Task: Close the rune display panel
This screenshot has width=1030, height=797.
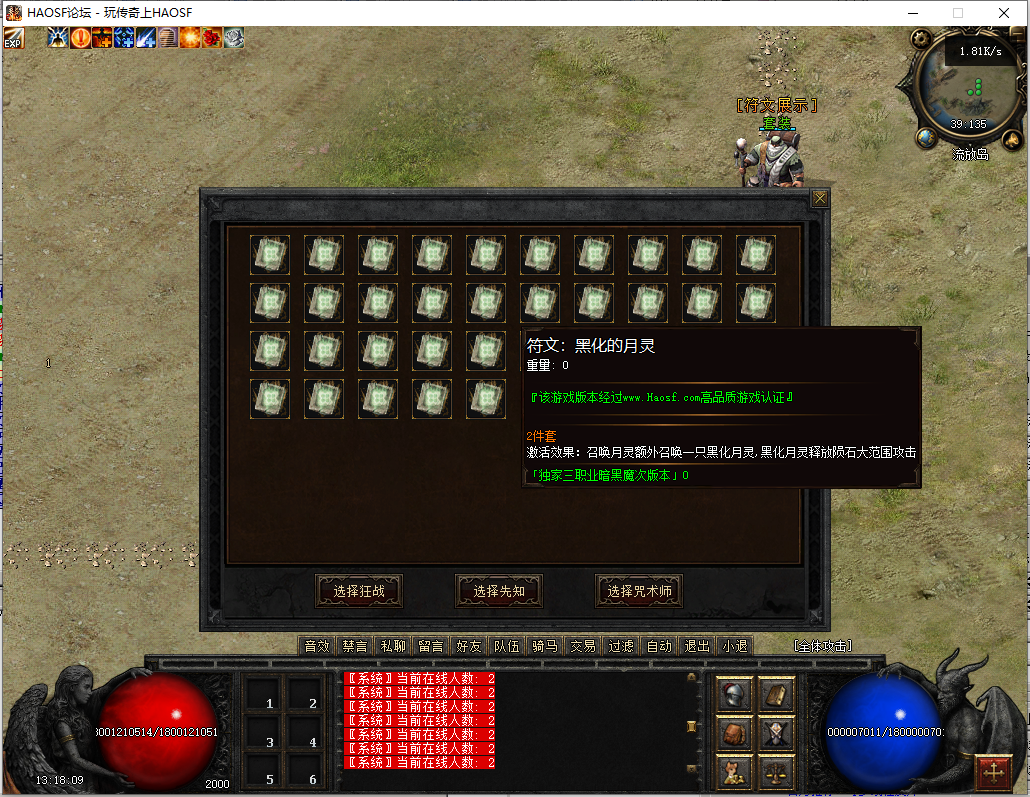Action: [820, 198]
